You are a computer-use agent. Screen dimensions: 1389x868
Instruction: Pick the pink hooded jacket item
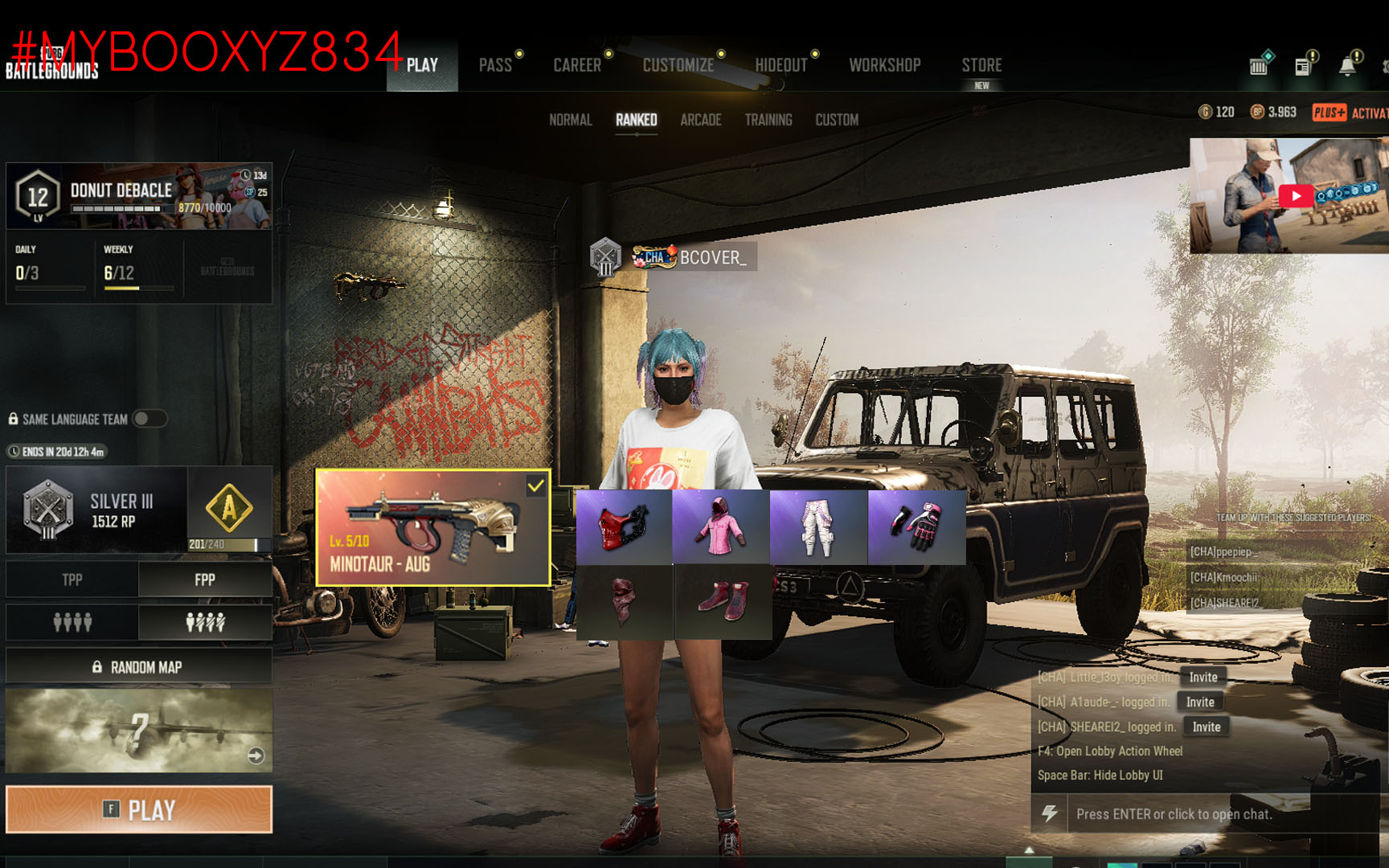[720, 527]
